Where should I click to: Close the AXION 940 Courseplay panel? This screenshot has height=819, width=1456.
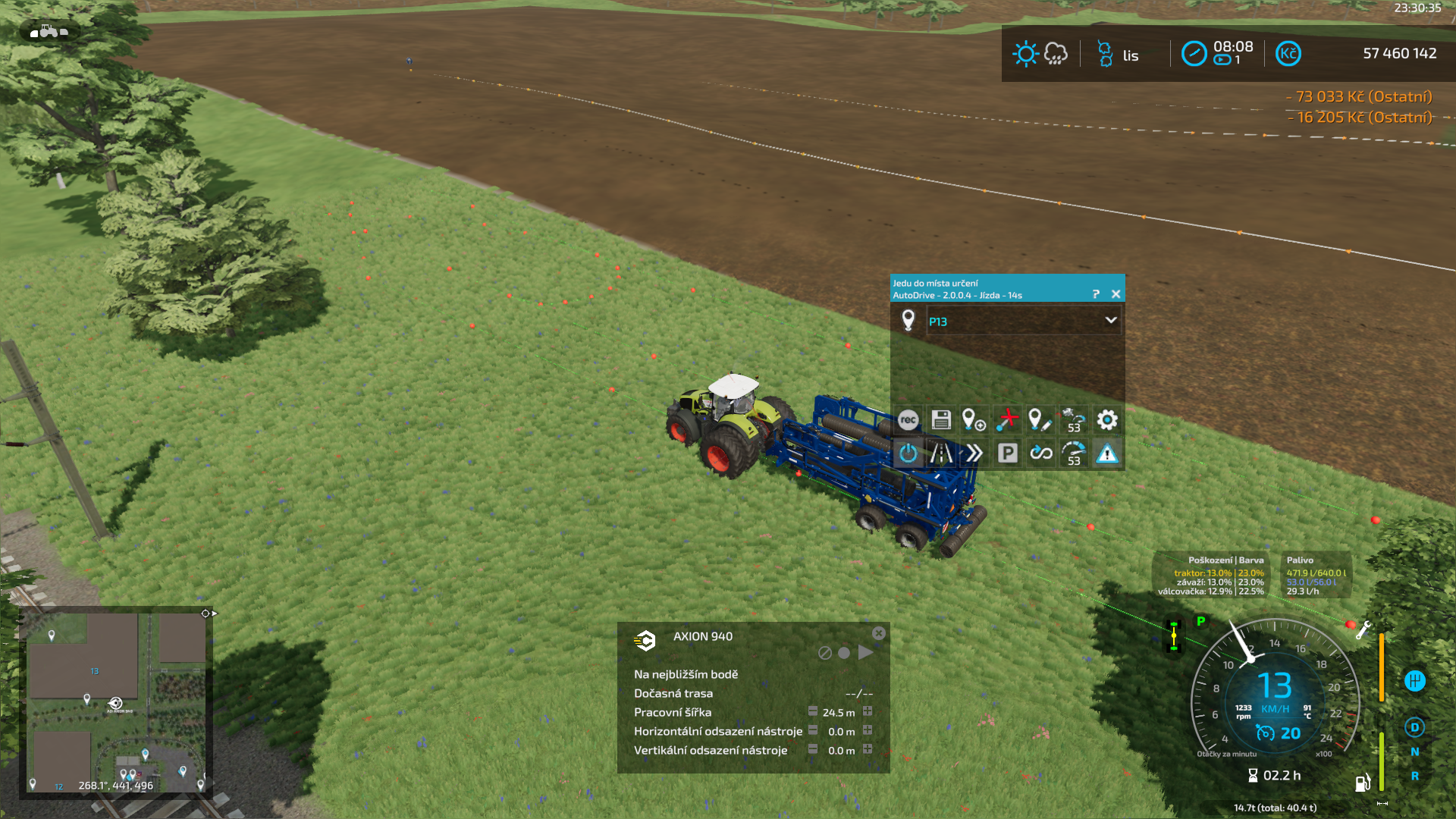point(878,633)
